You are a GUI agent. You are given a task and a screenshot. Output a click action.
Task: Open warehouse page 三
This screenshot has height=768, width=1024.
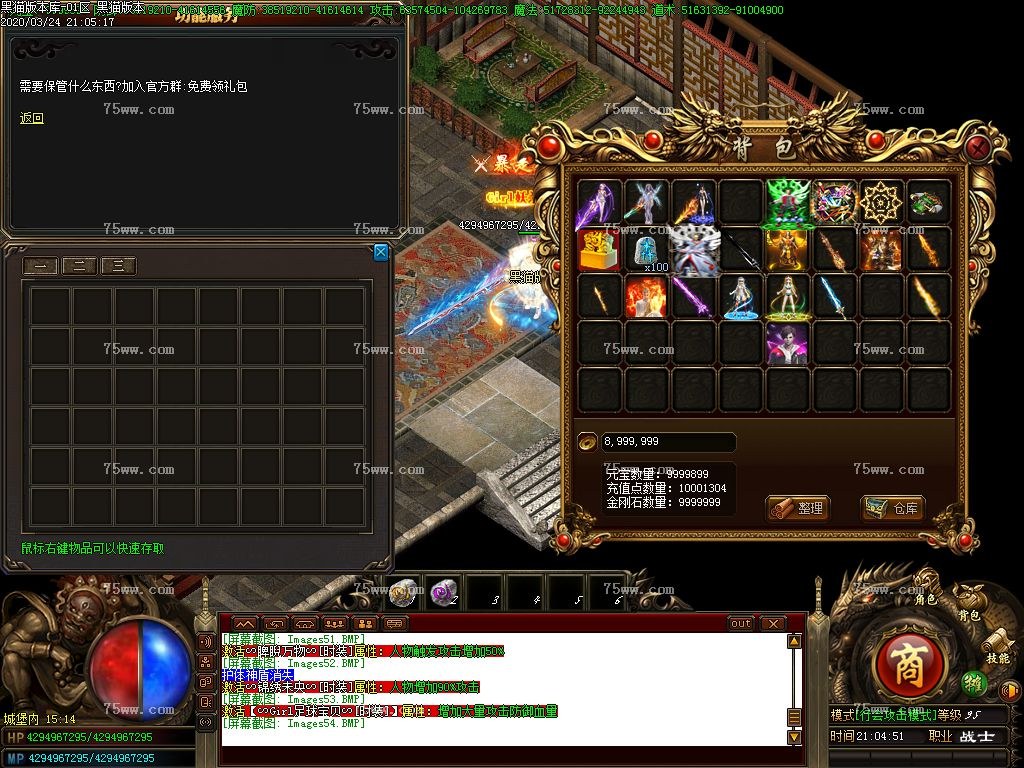point(118,266)
